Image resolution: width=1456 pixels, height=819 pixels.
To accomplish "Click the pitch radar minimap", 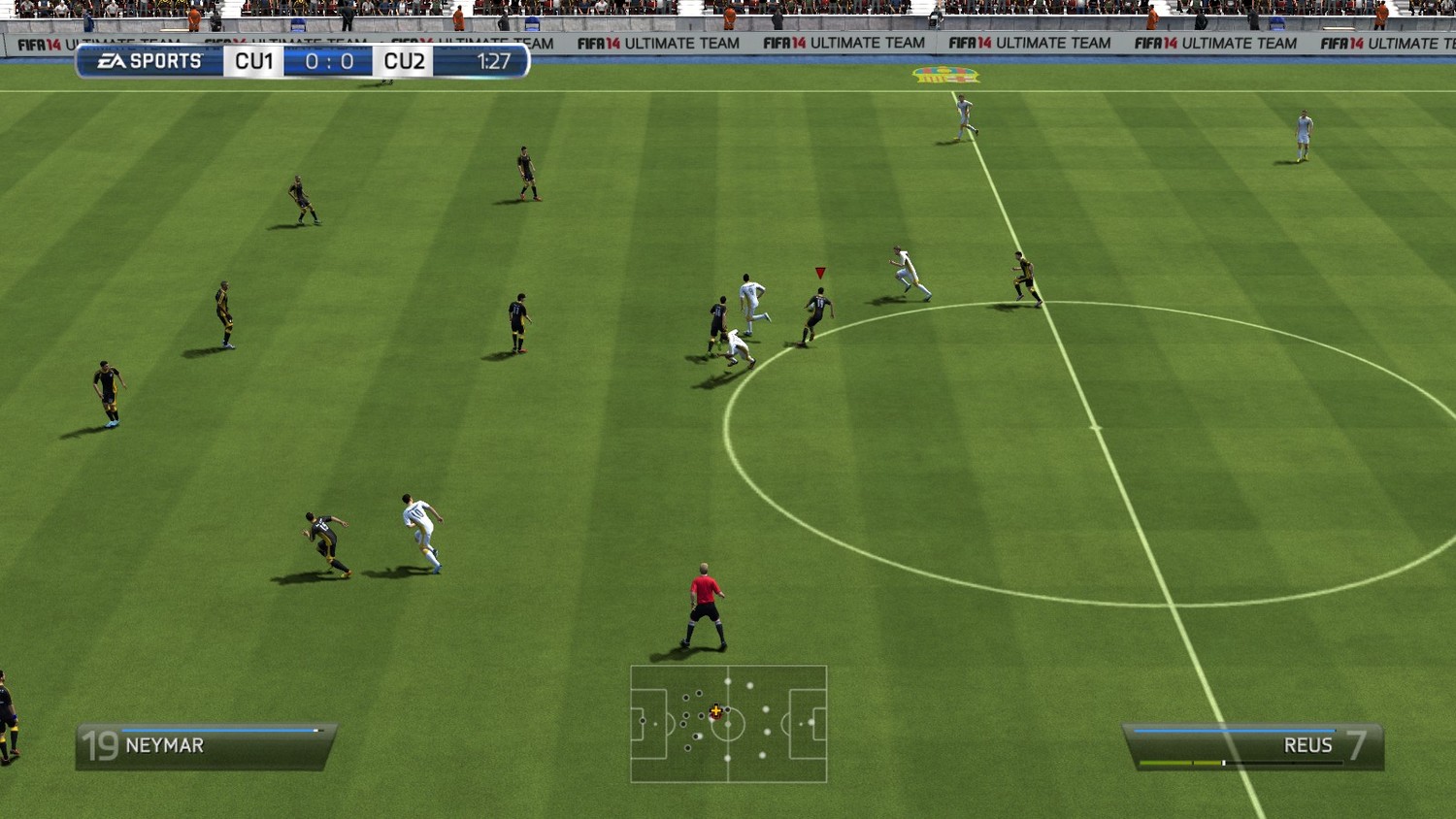I will coord(728,724).
